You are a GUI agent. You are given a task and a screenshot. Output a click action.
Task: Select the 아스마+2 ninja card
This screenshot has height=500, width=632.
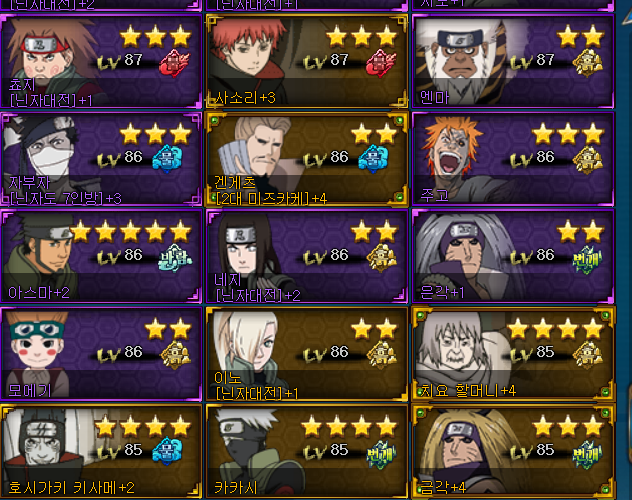click(x=100, y=256)
